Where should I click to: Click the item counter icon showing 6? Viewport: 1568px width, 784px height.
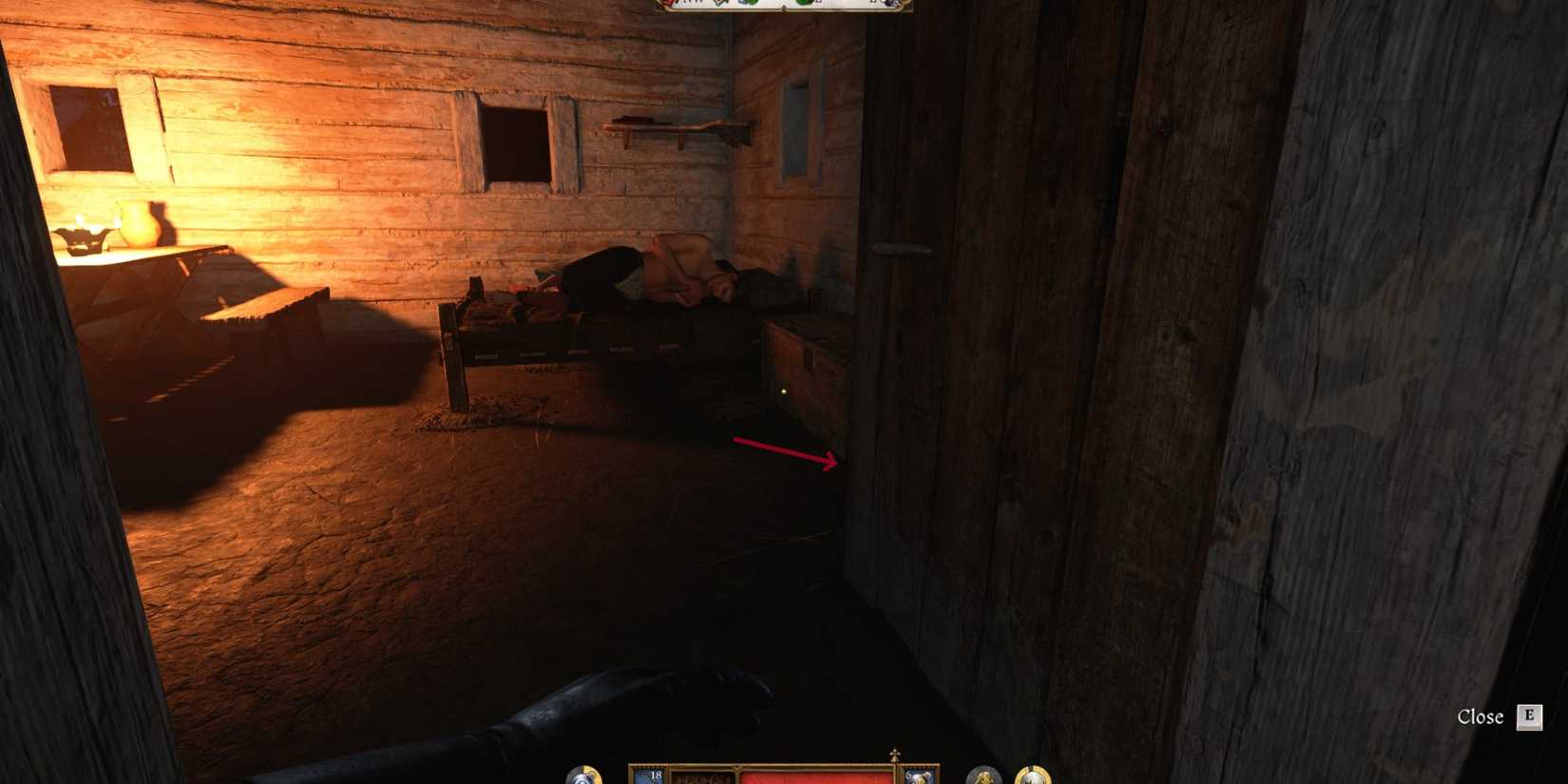tap(910, 776)
